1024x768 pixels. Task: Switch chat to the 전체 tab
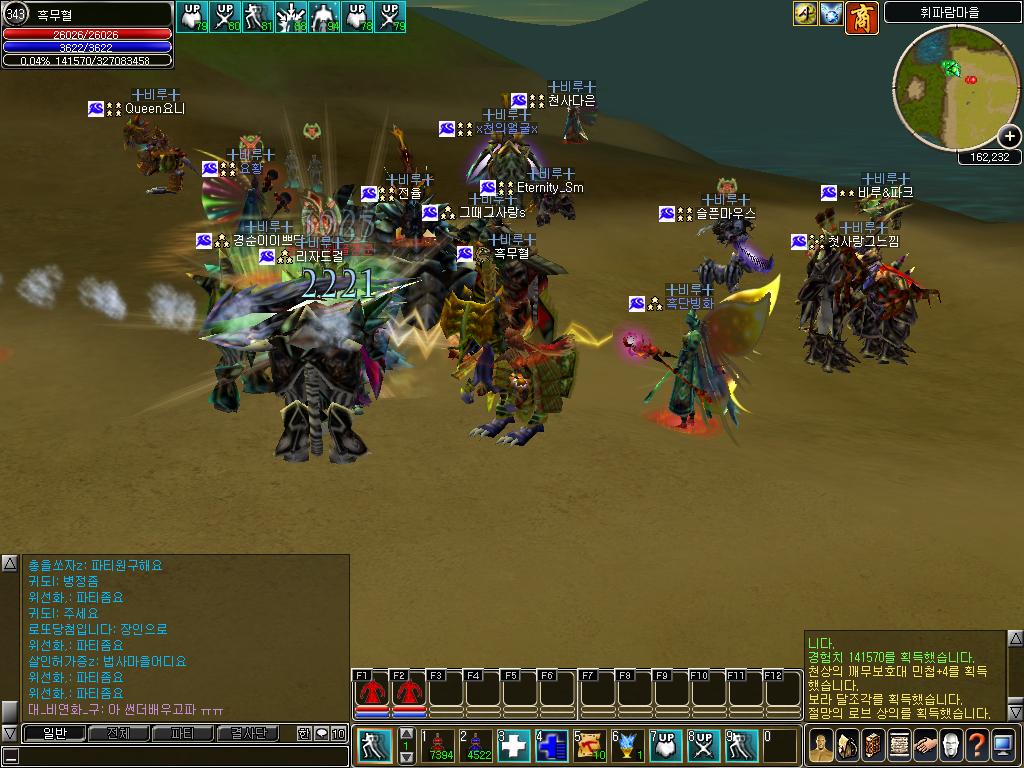[x=118, y=733]
